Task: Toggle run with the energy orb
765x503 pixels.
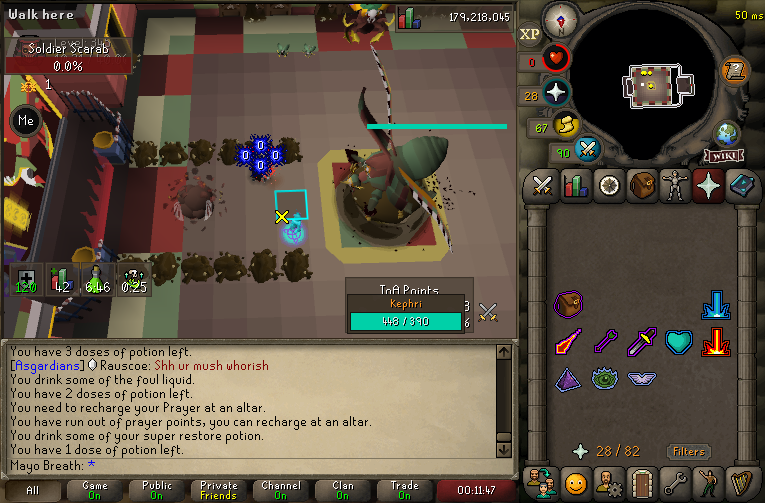Action: coord(568,126)
